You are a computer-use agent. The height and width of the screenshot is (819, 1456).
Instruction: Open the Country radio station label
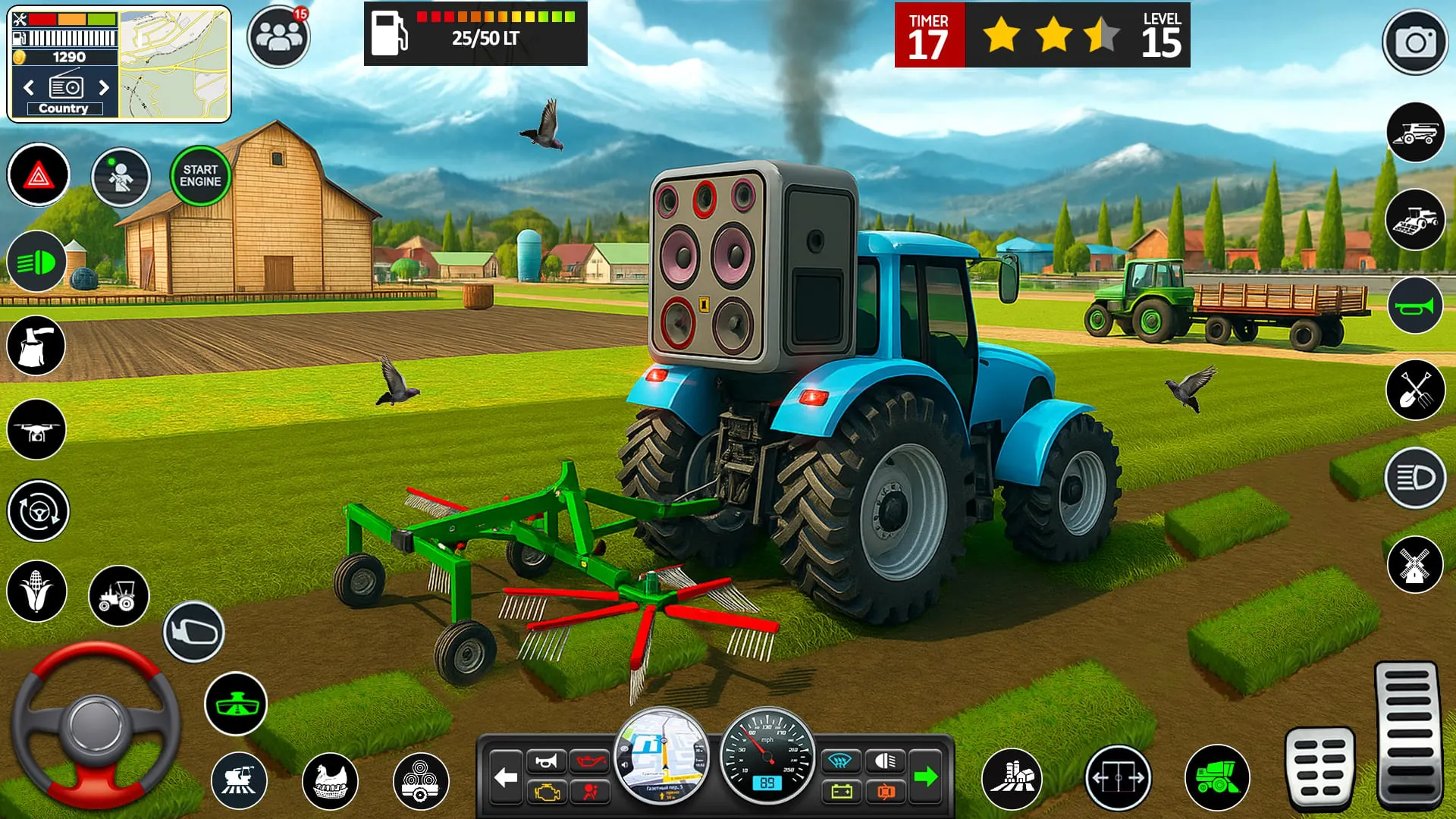[x=63, y=108]
